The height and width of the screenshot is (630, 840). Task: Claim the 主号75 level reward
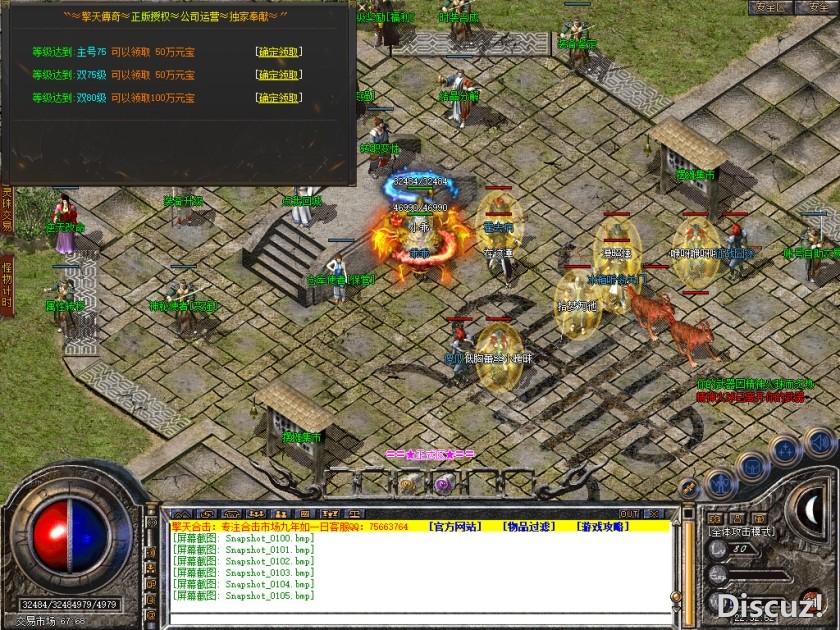click(x=279, y=52)
